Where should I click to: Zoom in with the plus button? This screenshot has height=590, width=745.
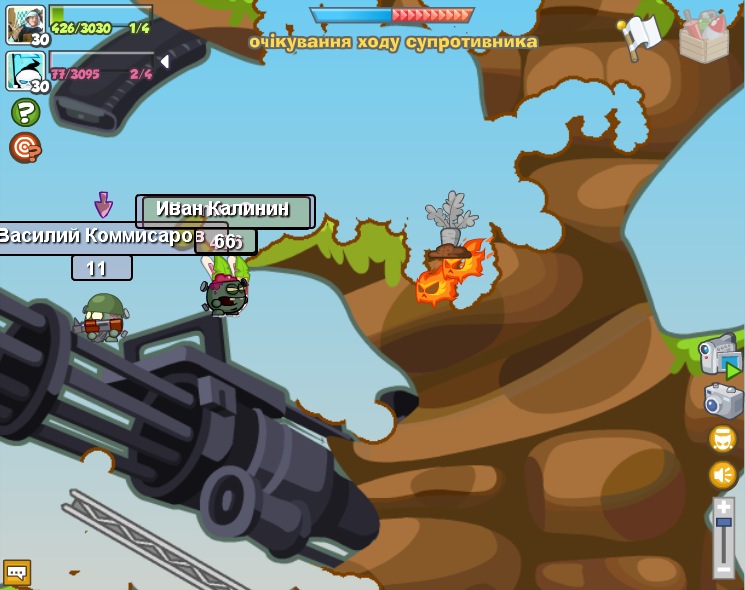[x=723, y=508]
